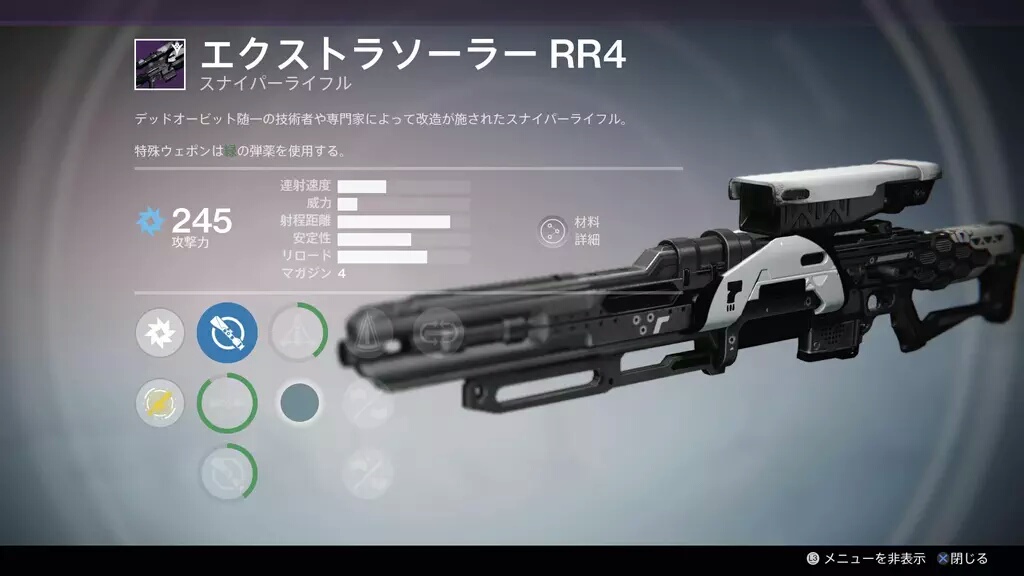The image size is (1024, 576).
Task: Activate the yellow lightning damage node
Action: pyautogui.click(x=160, y=403)
